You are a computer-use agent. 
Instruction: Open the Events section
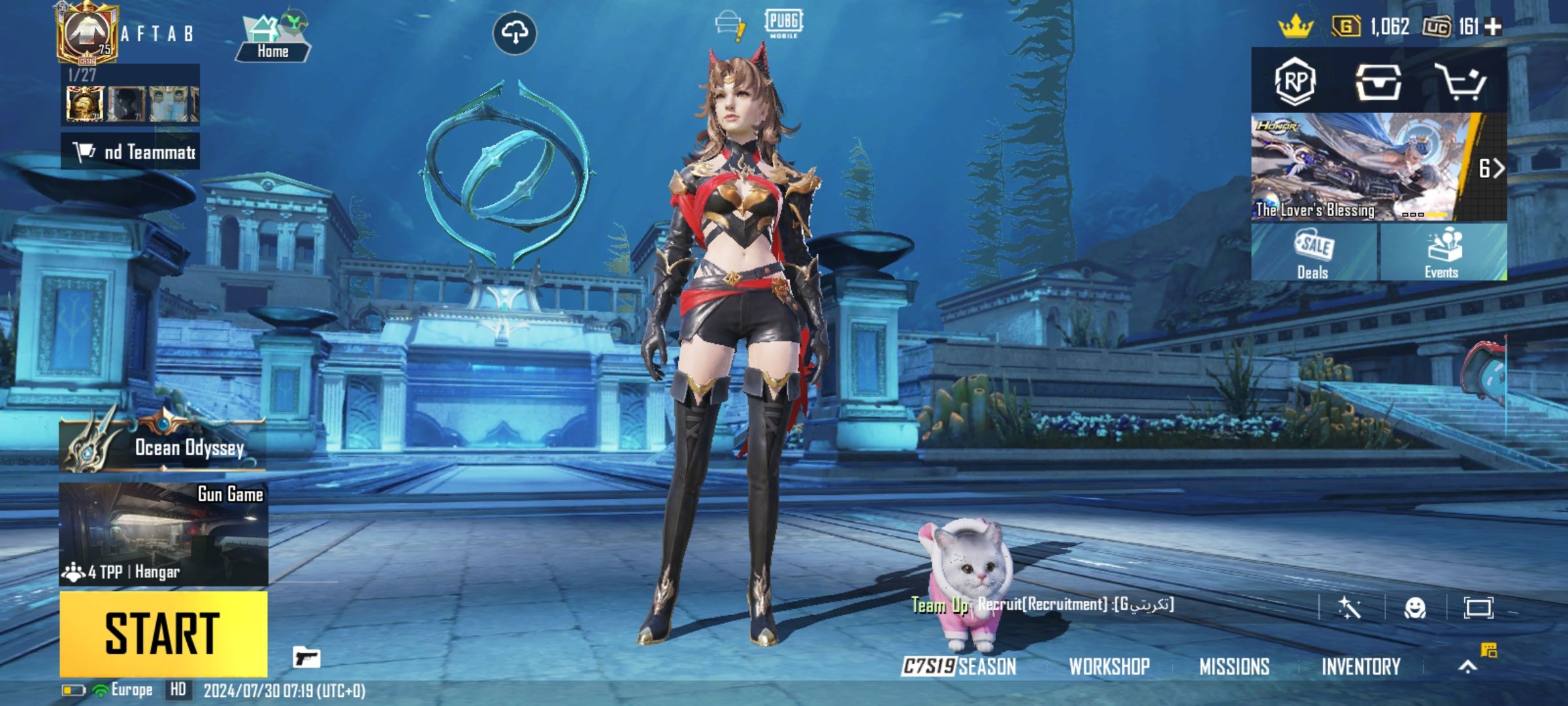1443,253
